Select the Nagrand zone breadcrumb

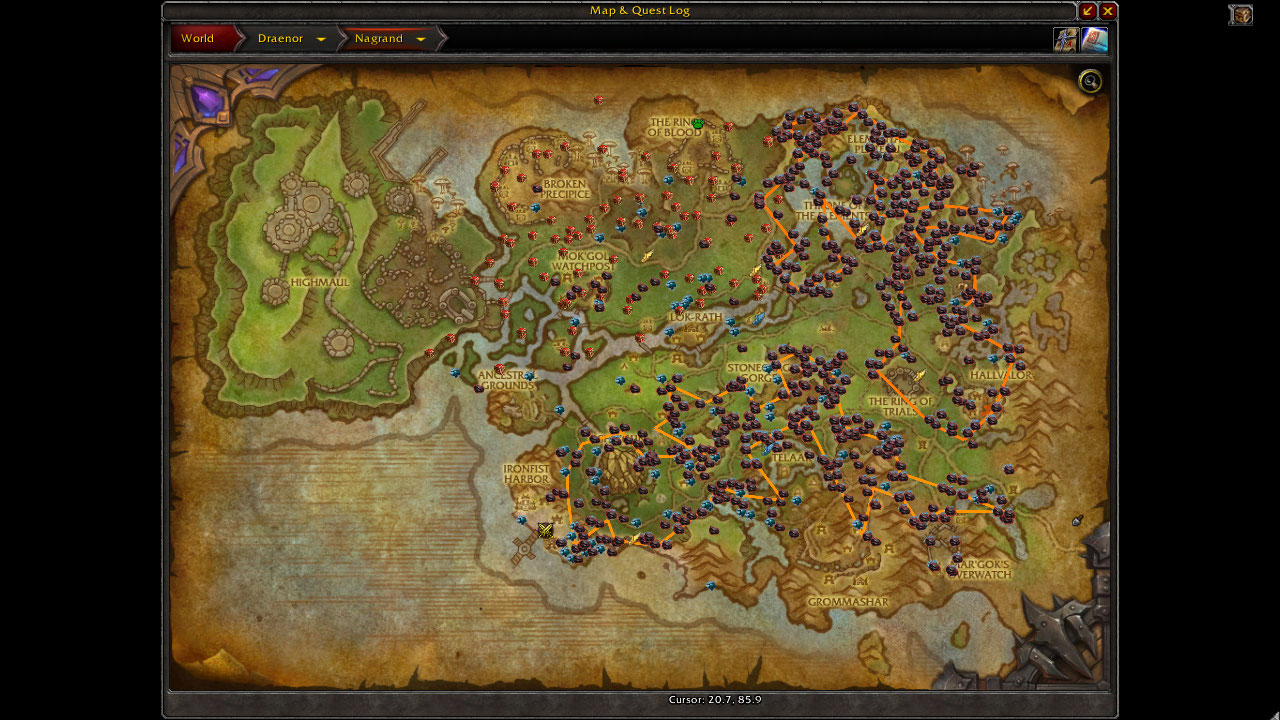click(379, 39)
